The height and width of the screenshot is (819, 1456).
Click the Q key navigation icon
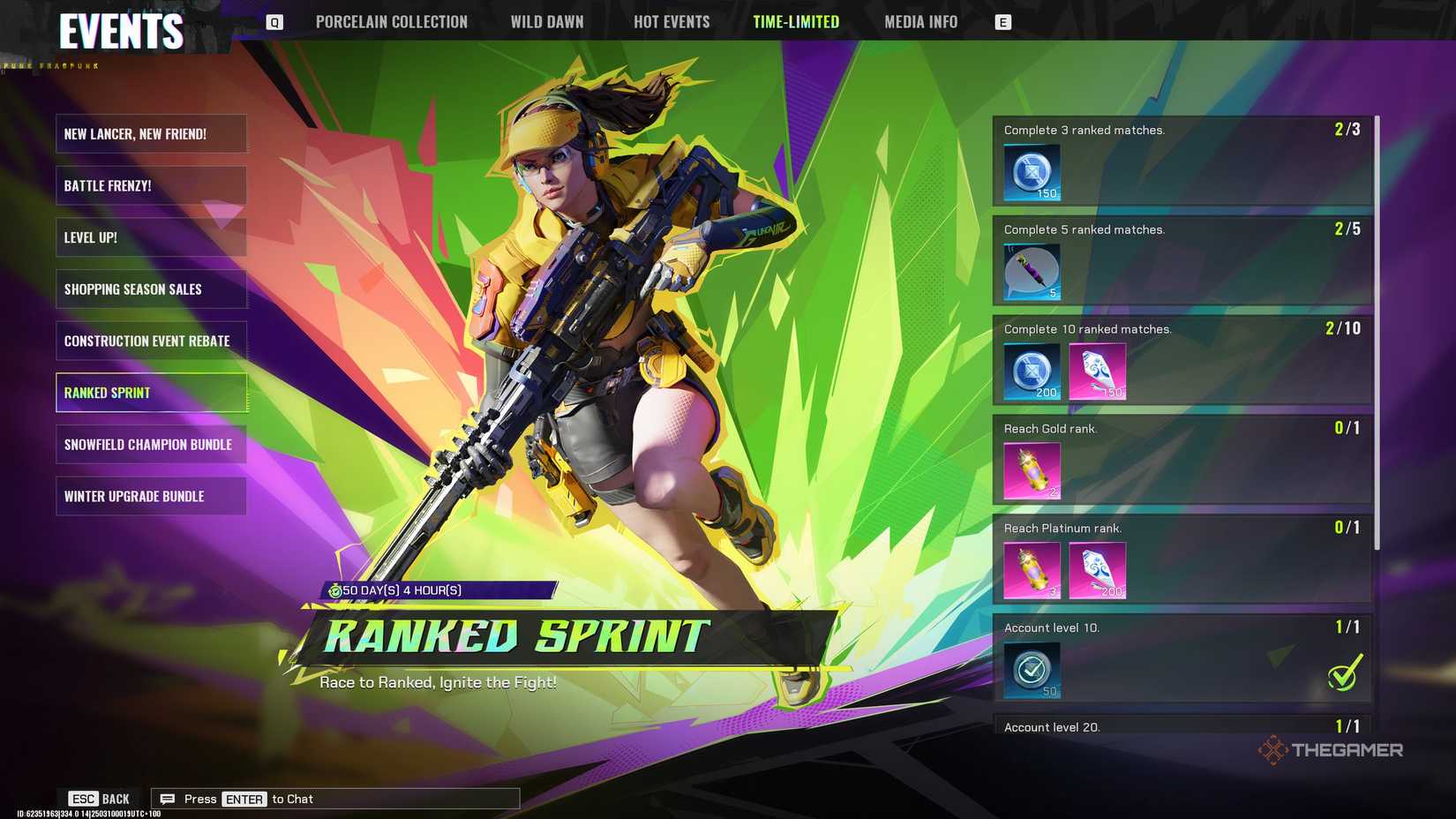point(274,21)
